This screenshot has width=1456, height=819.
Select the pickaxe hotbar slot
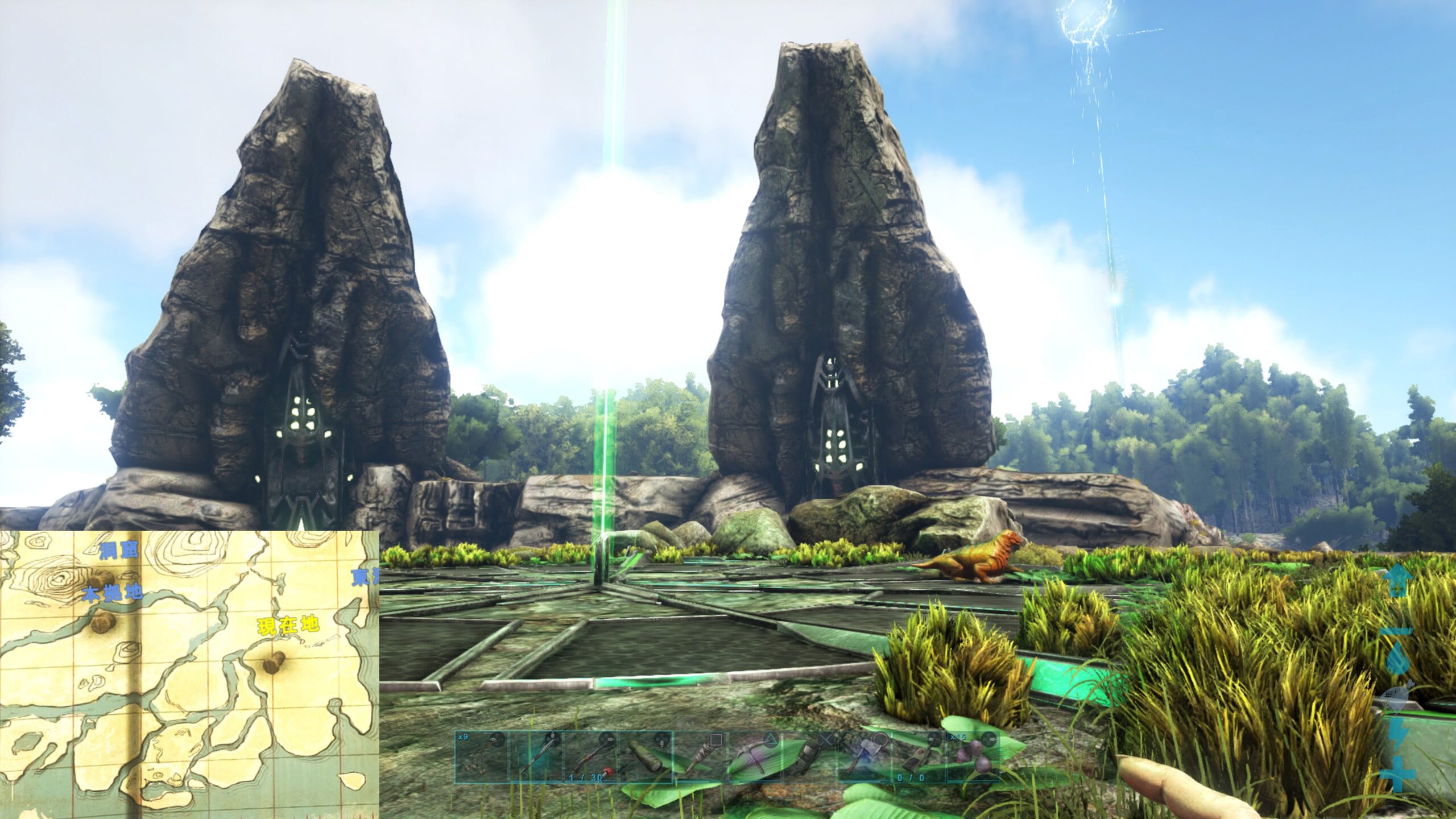click(x=755, y=758)
